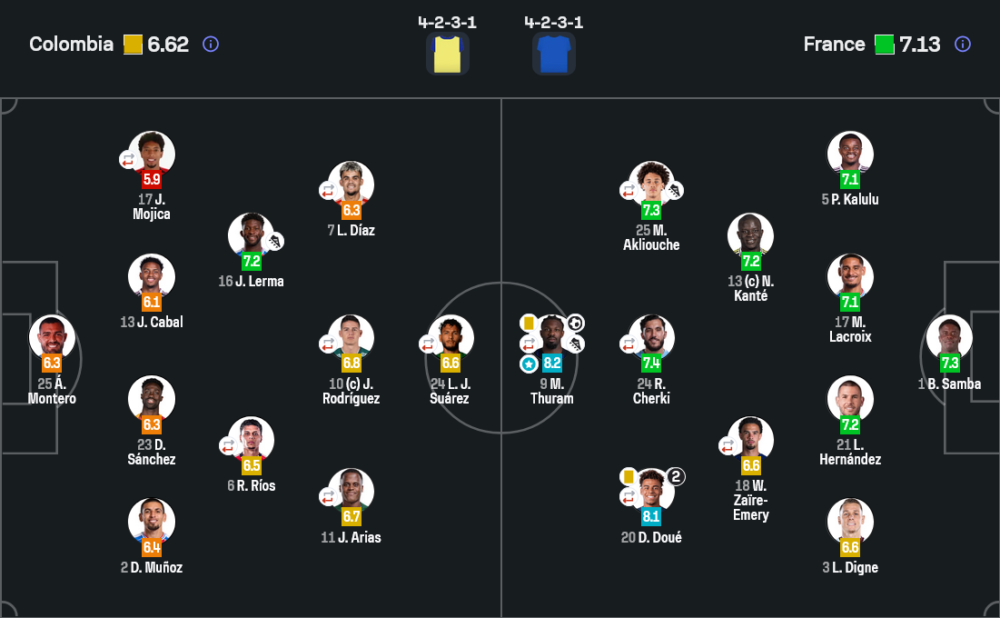This screenshot has width=1000, height=618.
Task: Open the Colombia rating info icon
Action: 210,44
